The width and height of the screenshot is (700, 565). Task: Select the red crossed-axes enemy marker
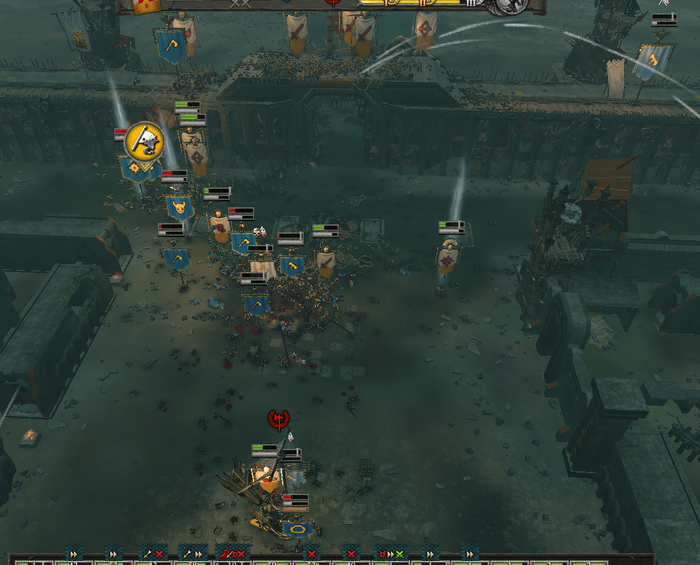[x=279, y=418]
